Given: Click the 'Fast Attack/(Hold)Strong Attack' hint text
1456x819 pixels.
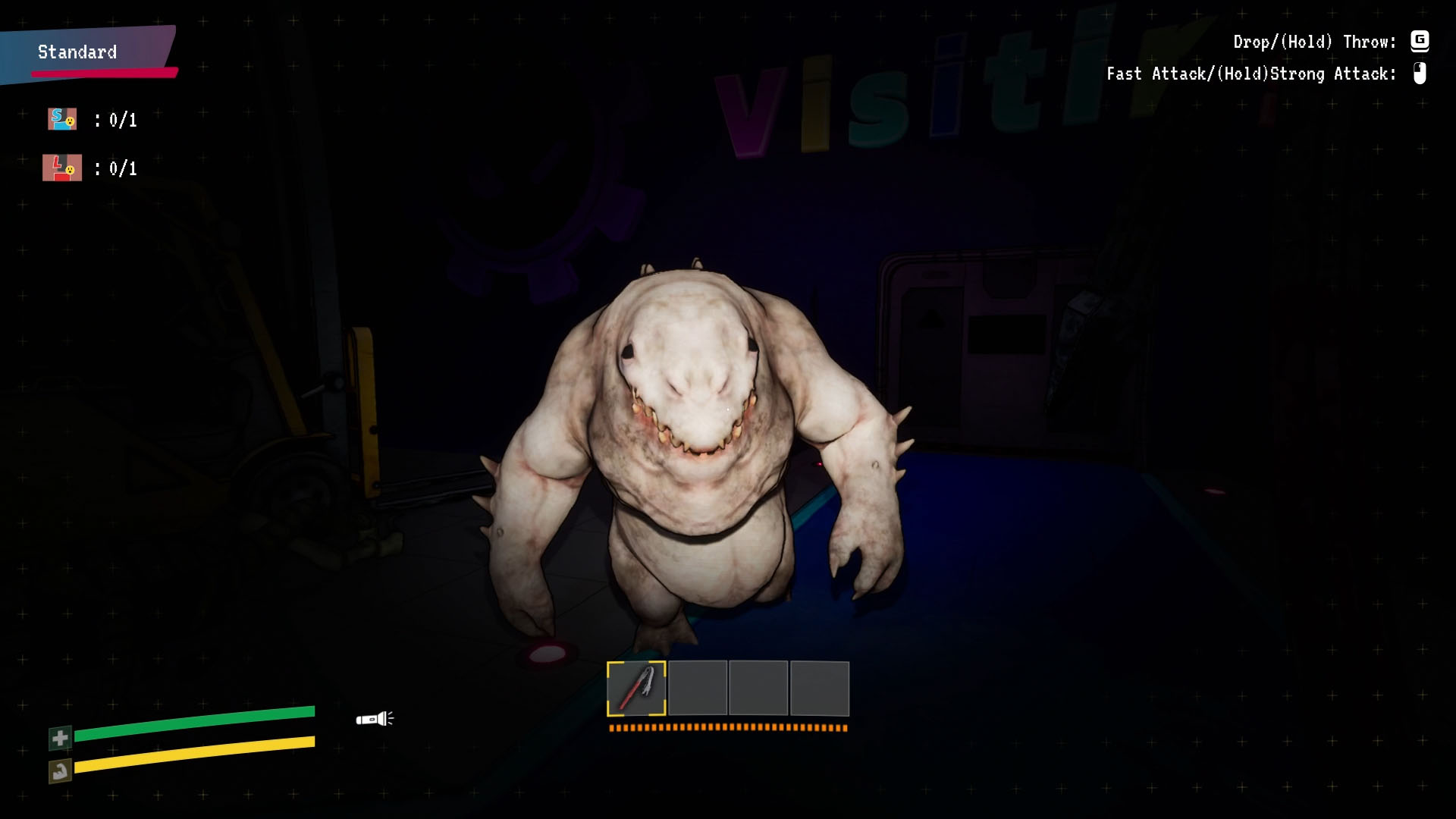Looking at the screenshot, I should [x=1250, y=74].
